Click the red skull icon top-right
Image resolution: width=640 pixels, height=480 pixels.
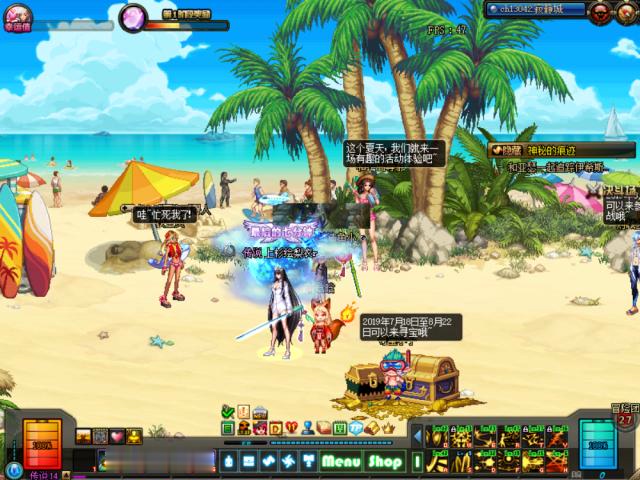(602, 9)
